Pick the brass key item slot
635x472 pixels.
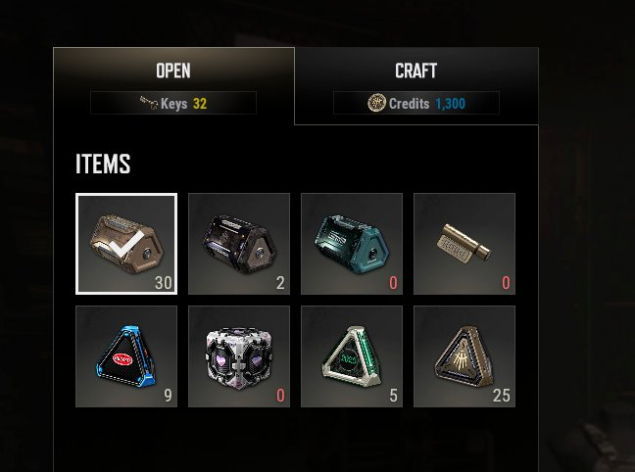click(464, 244)
